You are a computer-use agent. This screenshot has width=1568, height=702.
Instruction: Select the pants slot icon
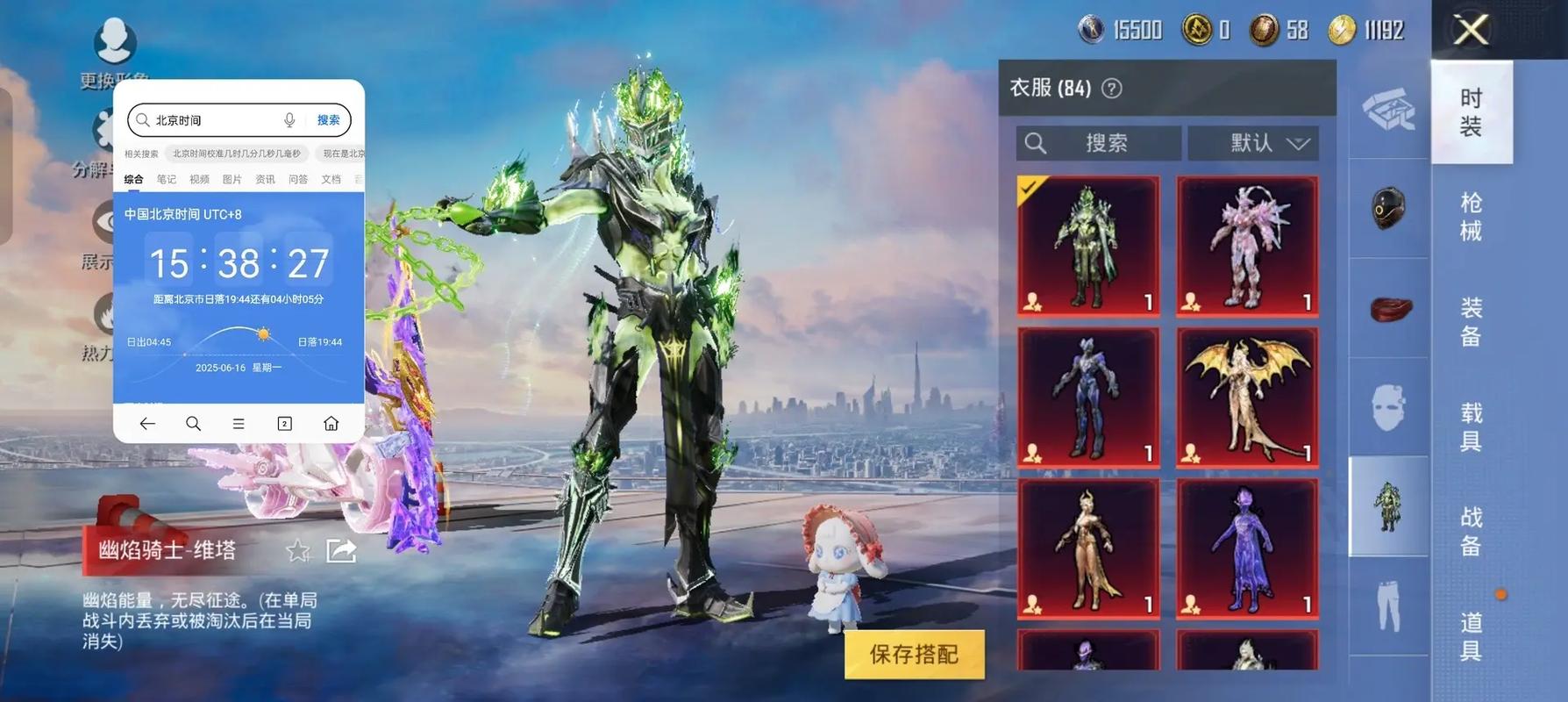tap(1388, 605)
